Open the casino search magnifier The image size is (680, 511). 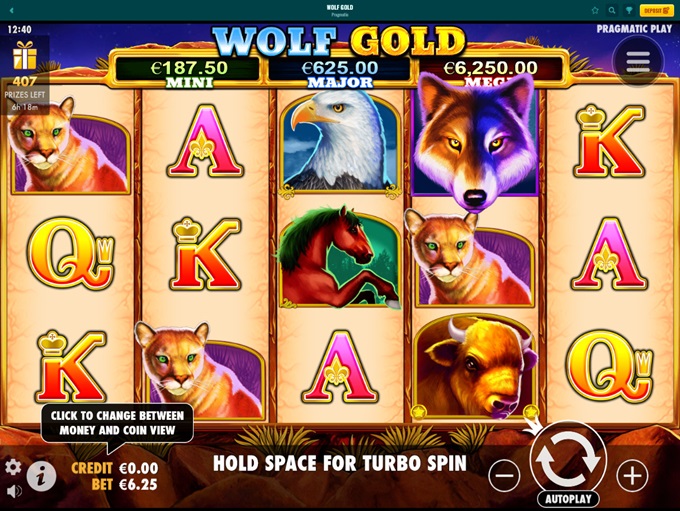coord(612,10)
